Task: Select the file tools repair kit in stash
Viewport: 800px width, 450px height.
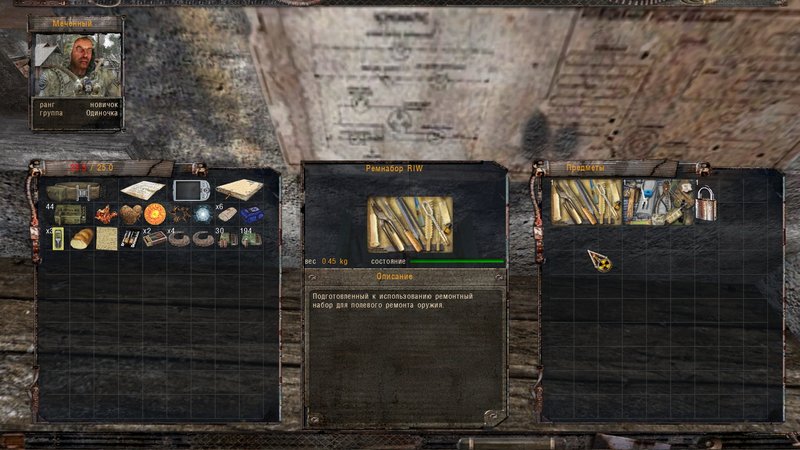Action: pyautogui.click(x=585, y=202)
